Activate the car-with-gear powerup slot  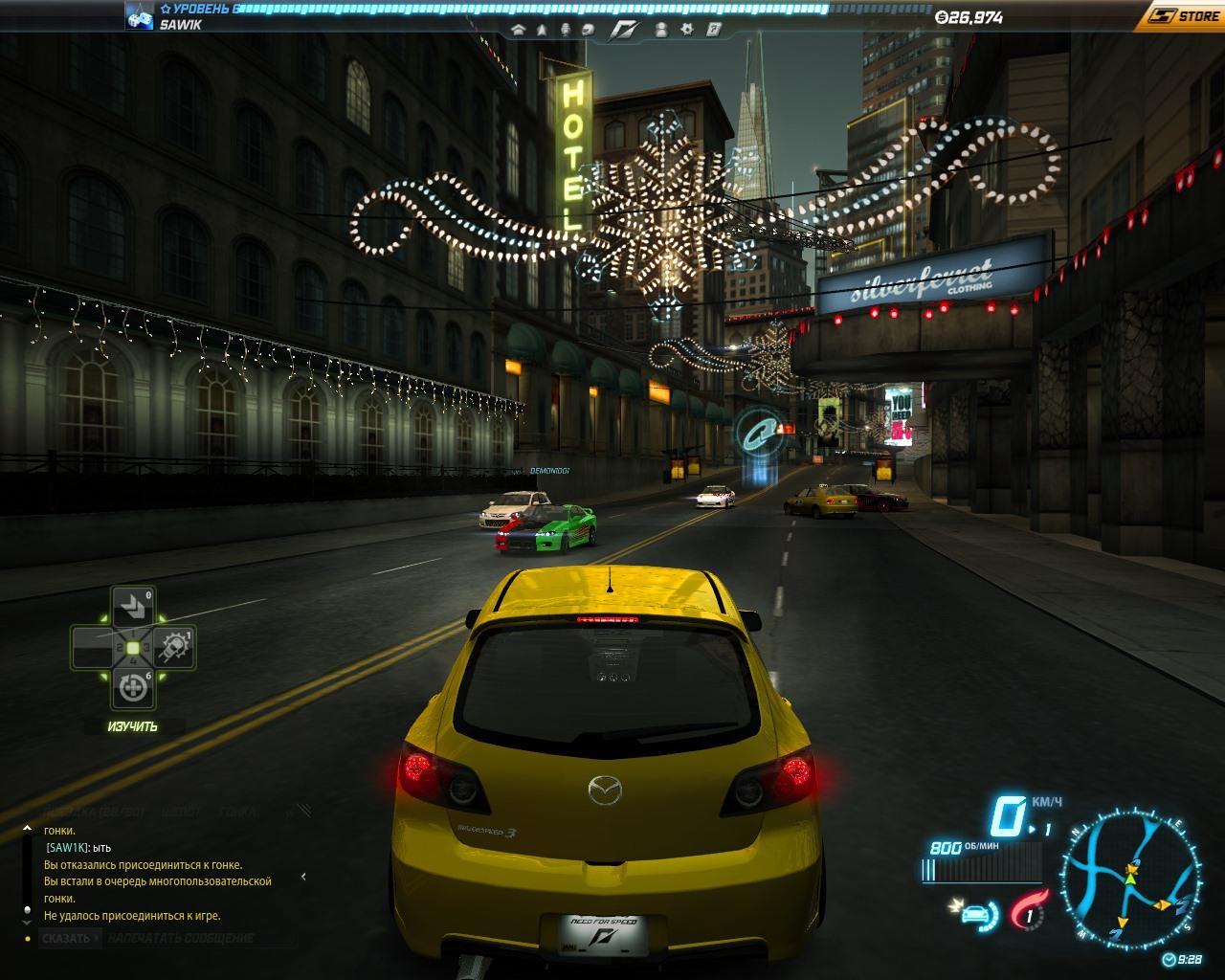click(175, 648)
